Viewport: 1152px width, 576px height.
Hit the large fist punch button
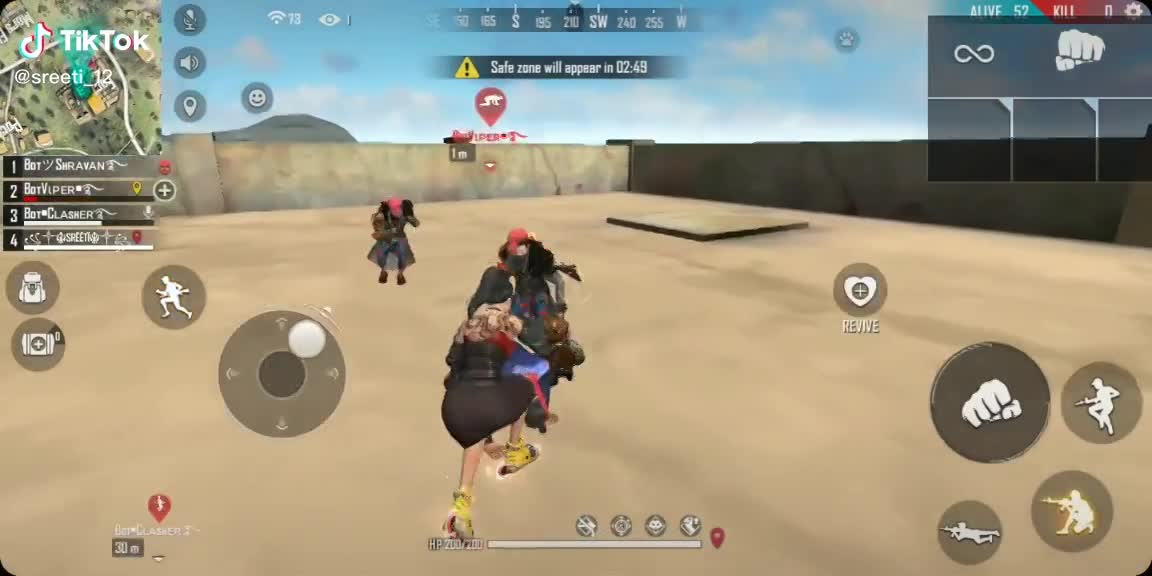990,403
